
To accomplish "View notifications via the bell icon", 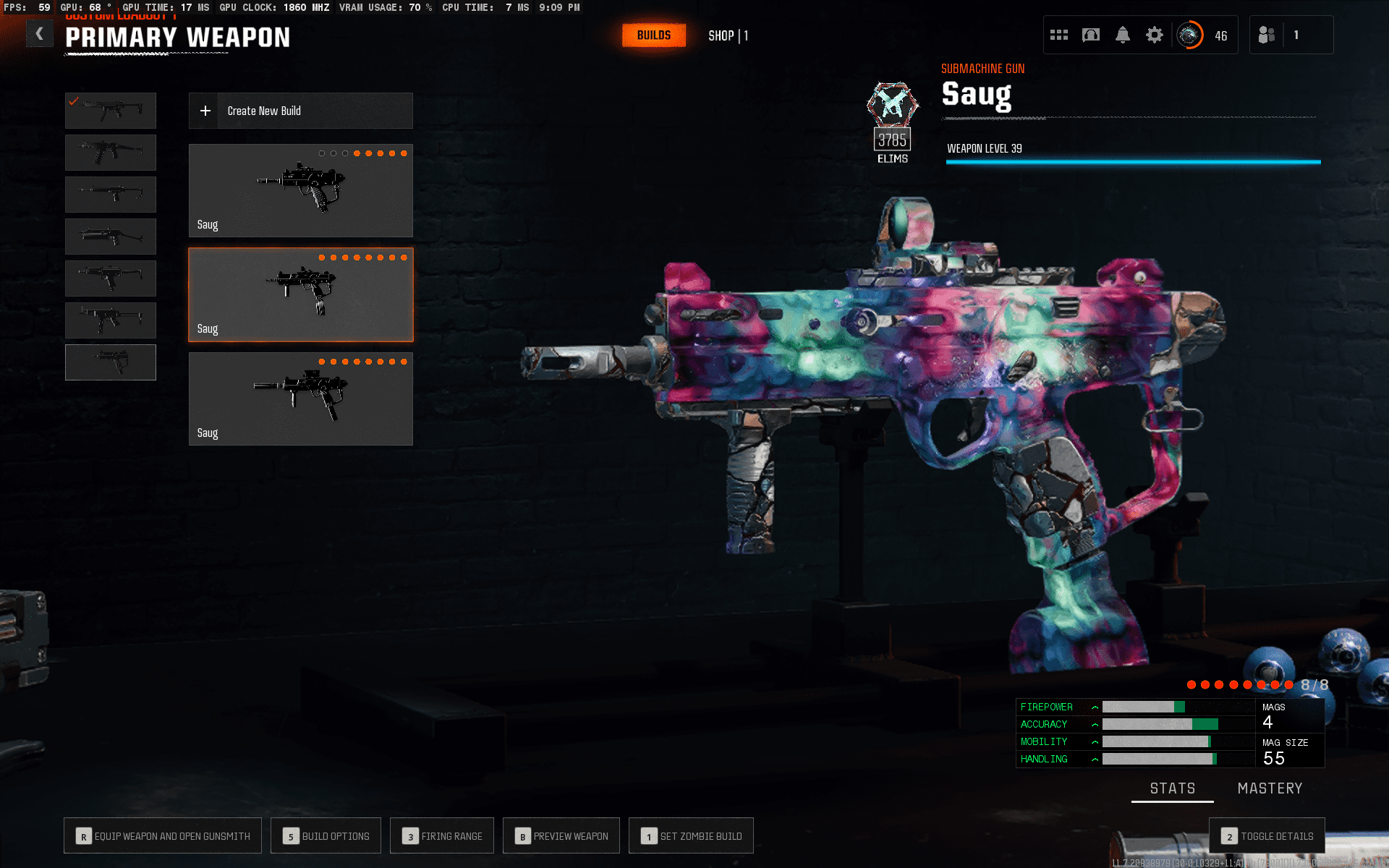I will point(1122,35).
